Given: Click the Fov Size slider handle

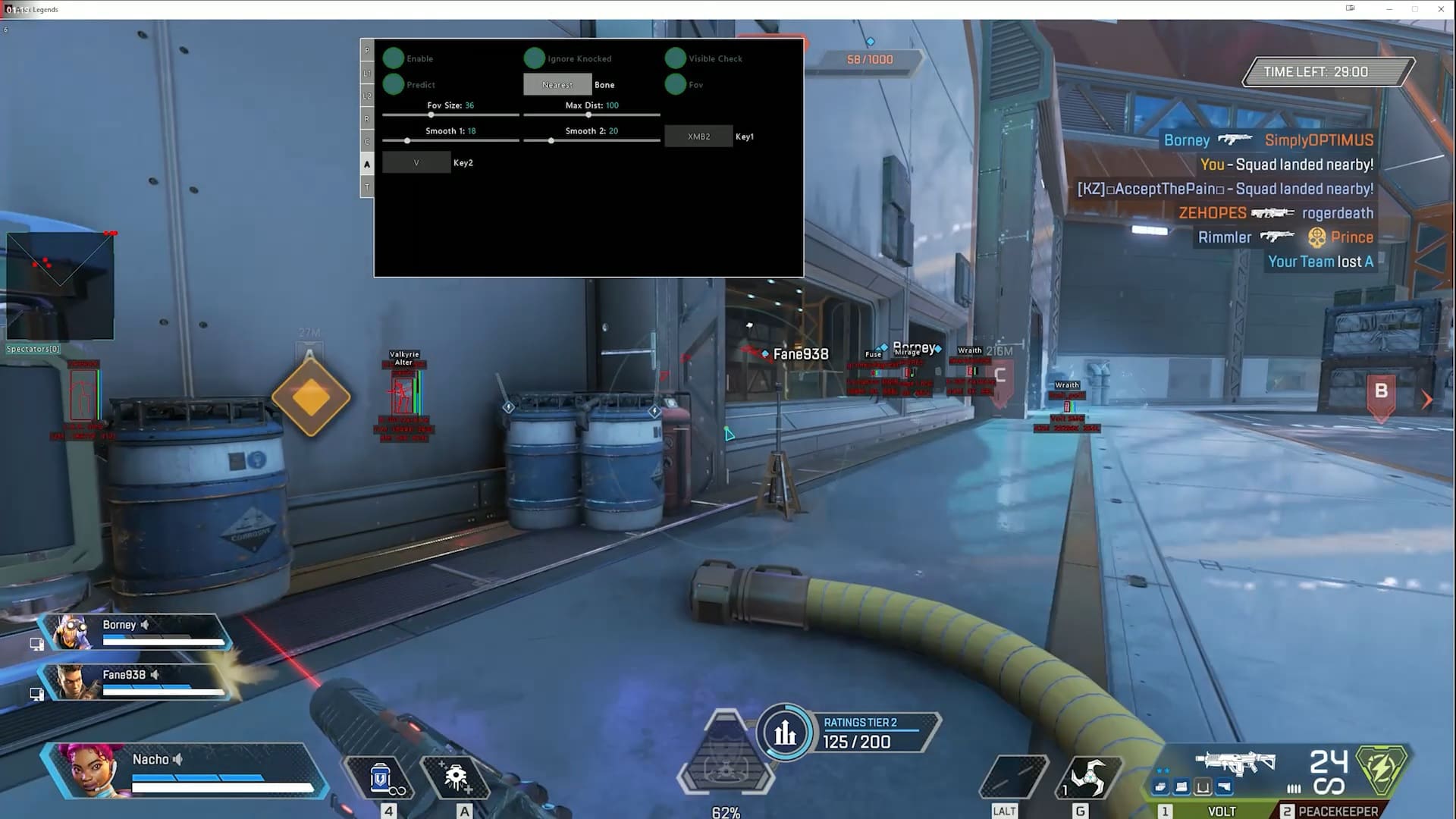Looking at the screenshot, I should point(431,115).
